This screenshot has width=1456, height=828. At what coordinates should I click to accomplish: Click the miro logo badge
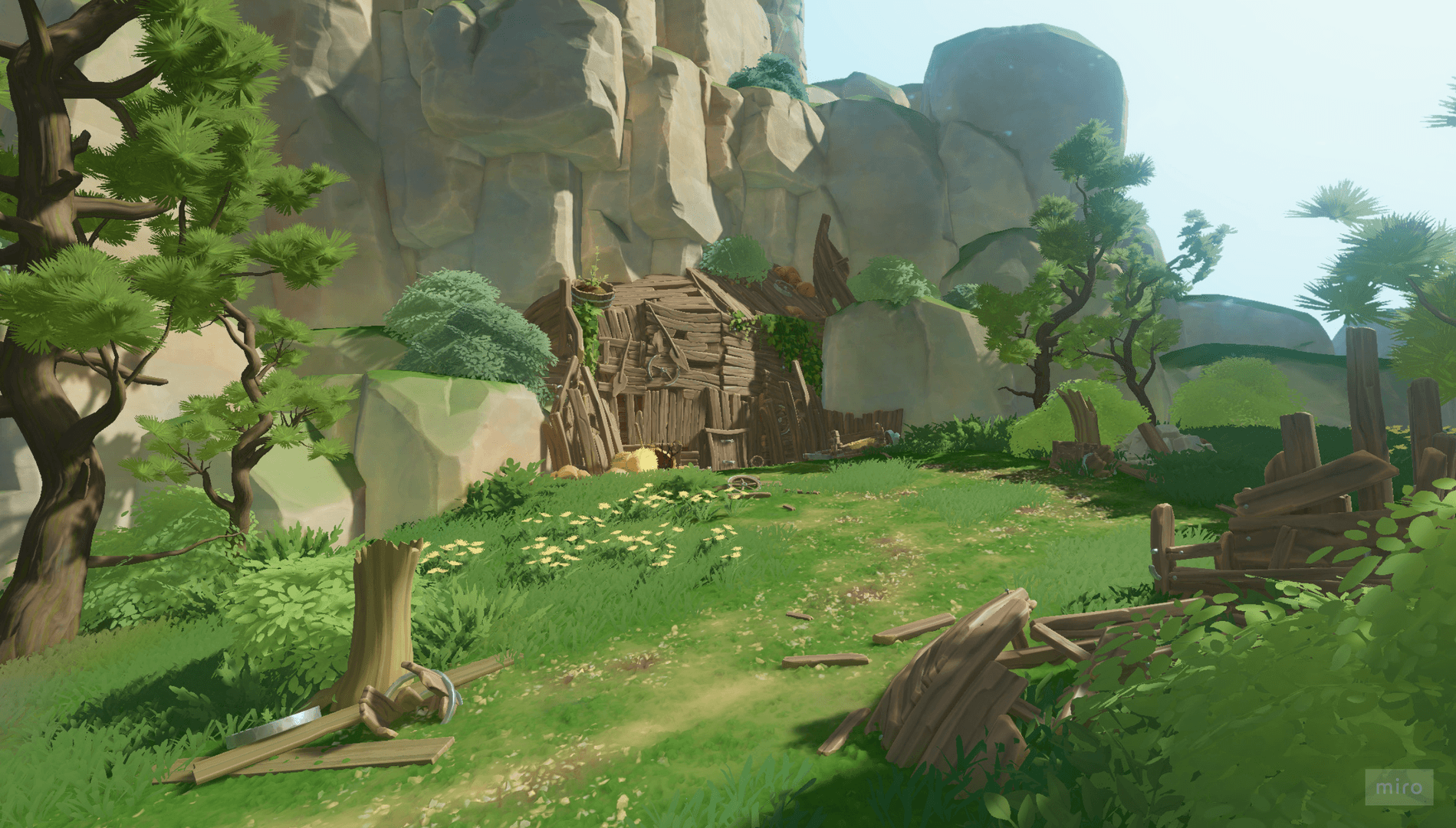[x=1398, y=787]
